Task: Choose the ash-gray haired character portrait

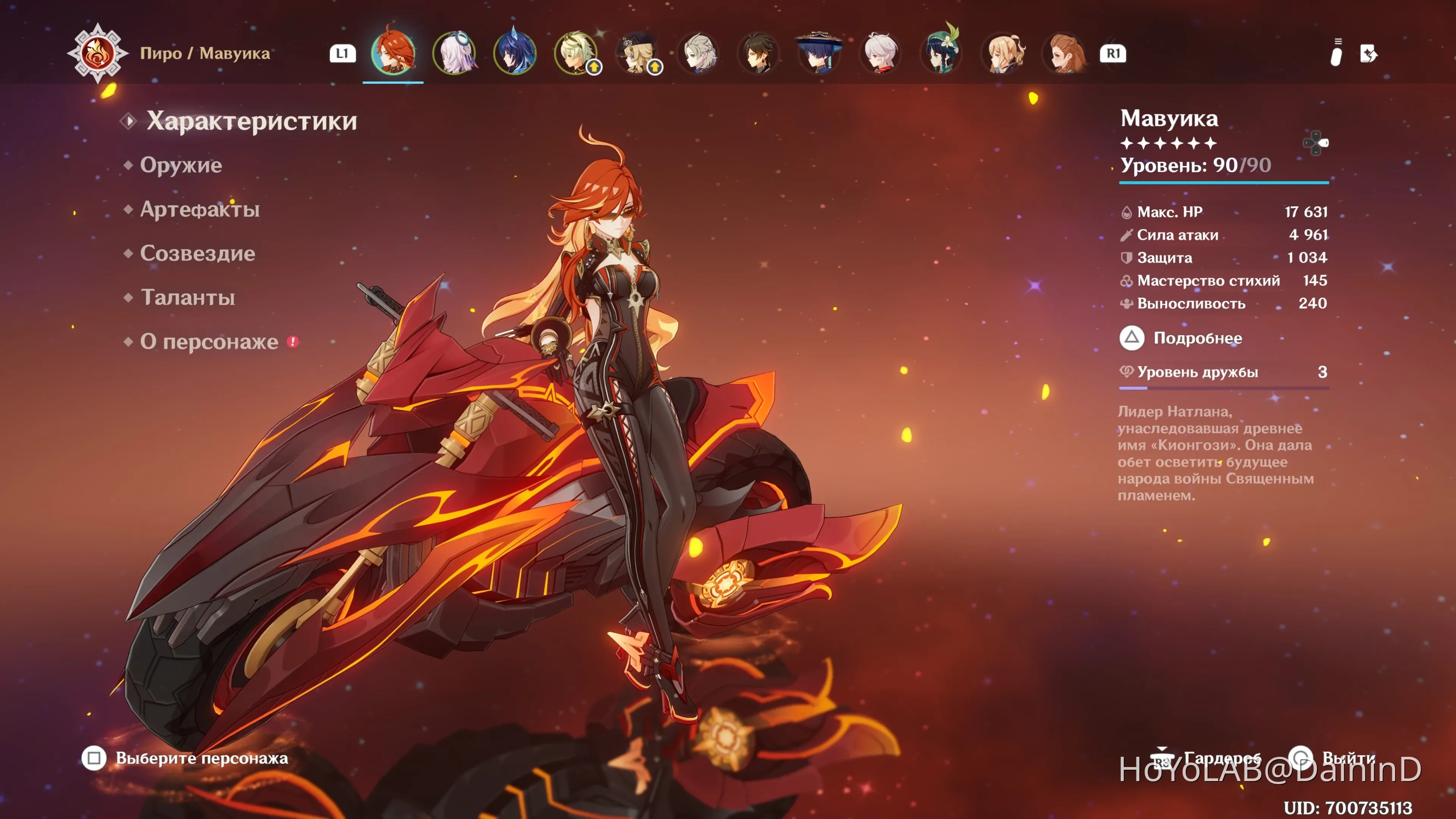Action: pyautogui.click(x=698, y=53)
